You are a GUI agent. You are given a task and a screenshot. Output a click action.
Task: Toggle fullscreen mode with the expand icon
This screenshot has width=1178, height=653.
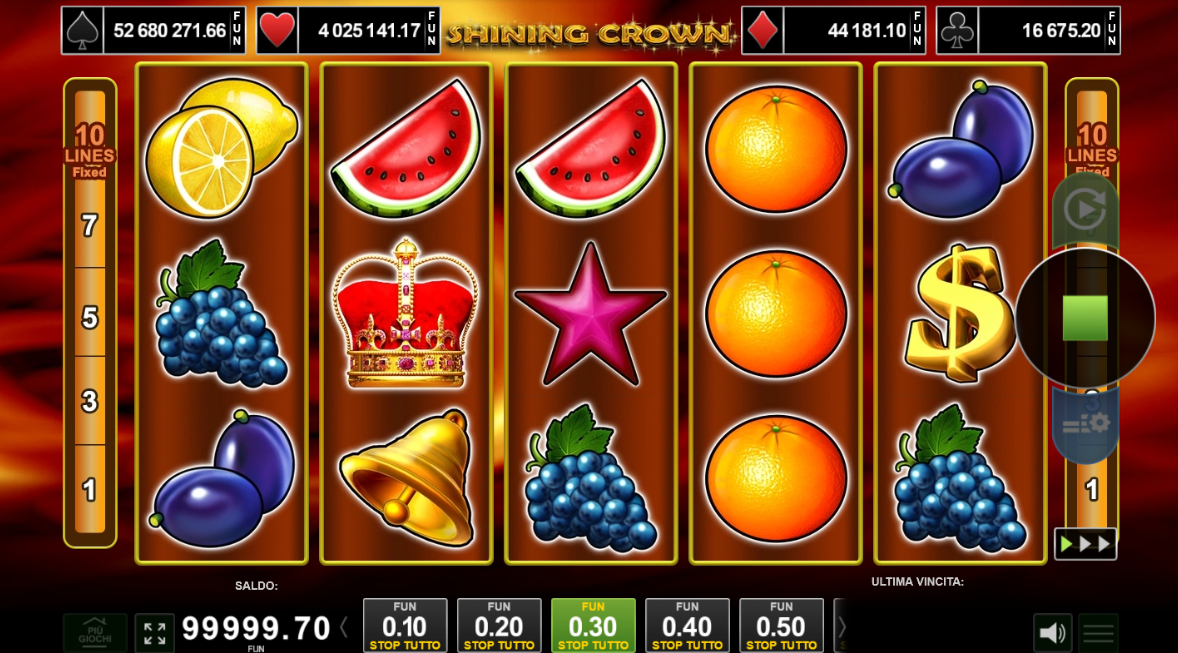(155, 632)
